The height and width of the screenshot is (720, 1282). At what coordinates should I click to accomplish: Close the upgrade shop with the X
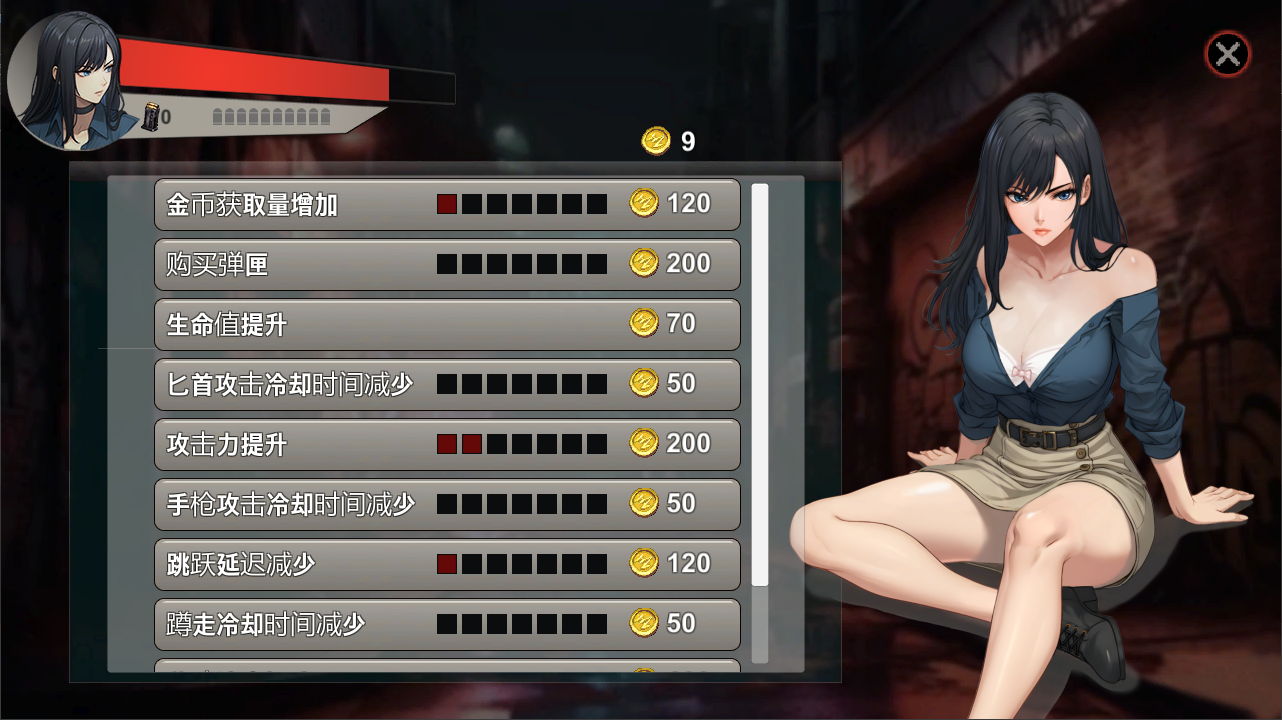pos(1227,54)
